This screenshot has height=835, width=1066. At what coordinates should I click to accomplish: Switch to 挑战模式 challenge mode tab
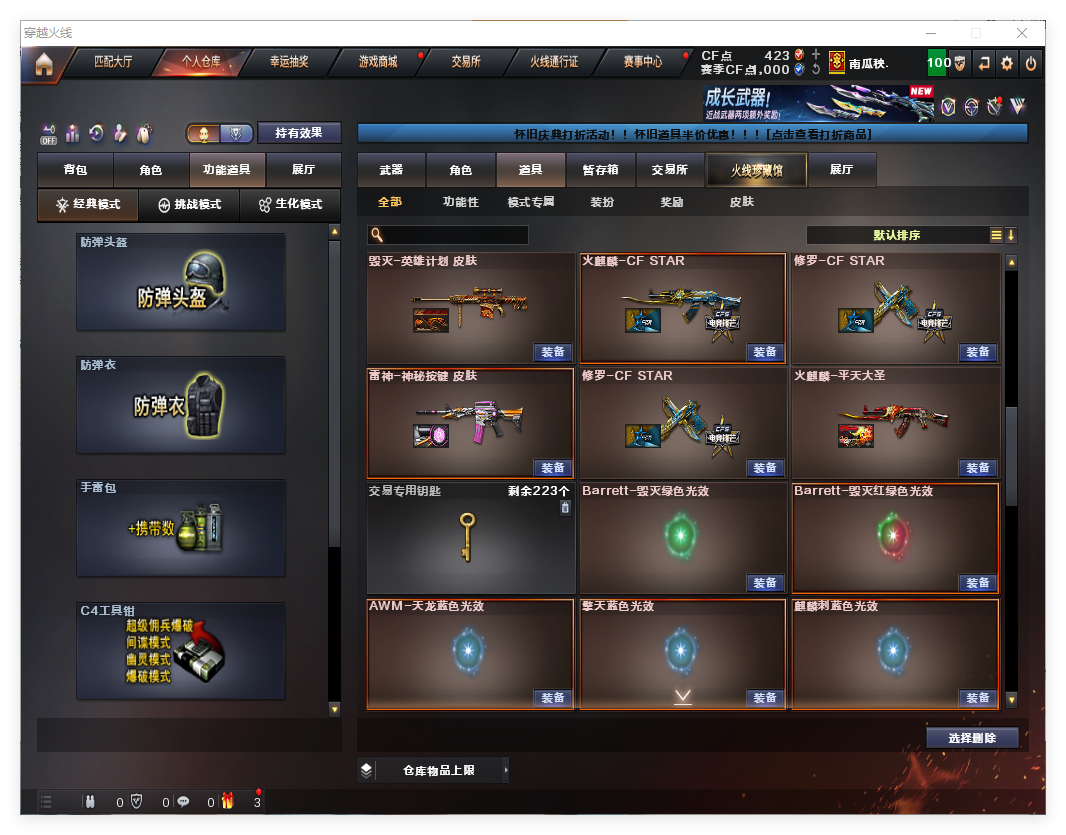pyautogui.click(x=190, y=204)
